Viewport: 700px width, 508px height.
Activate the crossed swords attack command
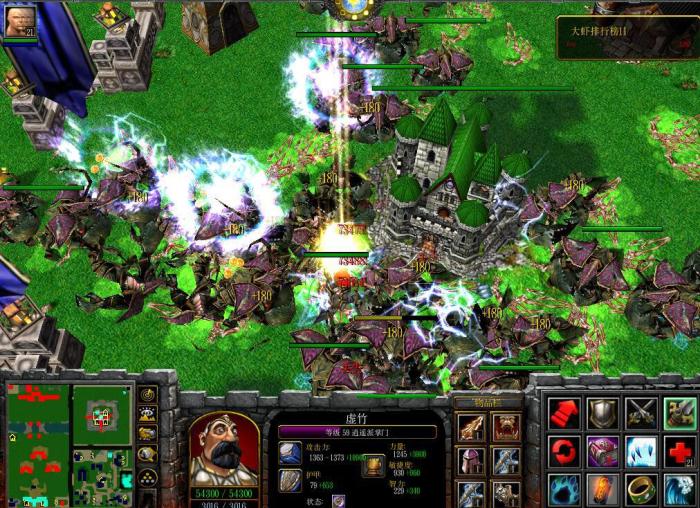tap(641, 412)
